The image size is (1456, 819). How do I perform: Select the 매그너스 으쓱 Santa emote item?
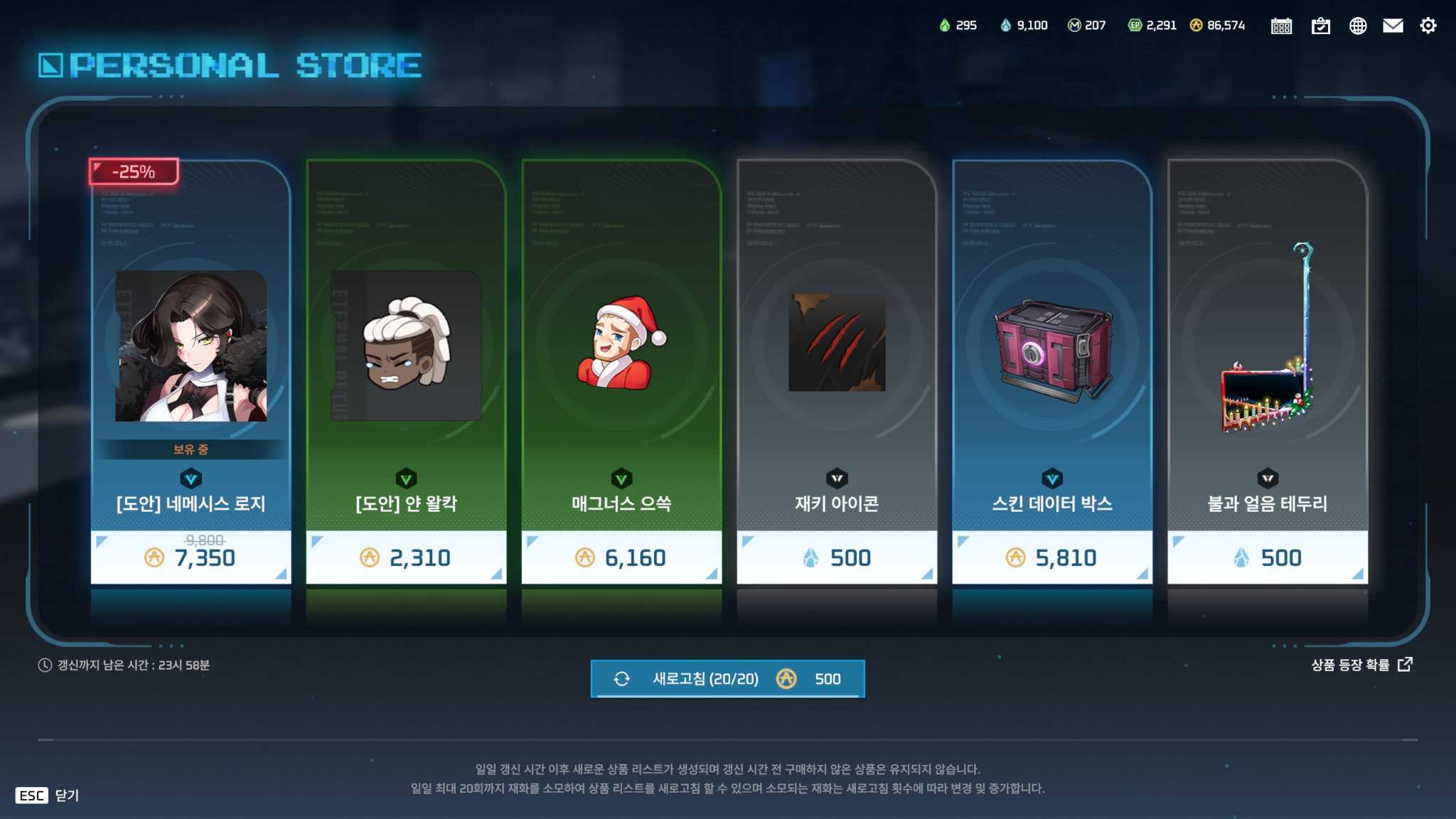point(620,341)
